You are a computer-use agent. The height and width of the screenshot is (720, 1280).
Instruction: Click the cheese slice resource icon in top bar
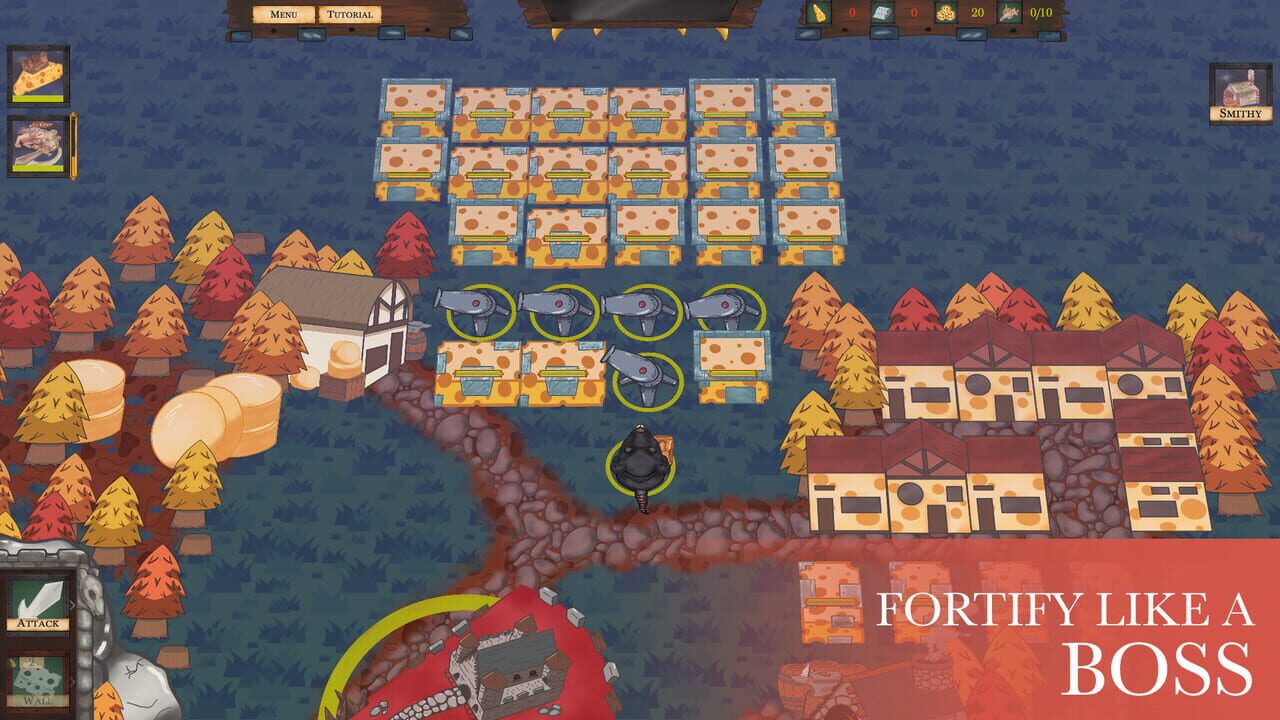tap(820, 12)
